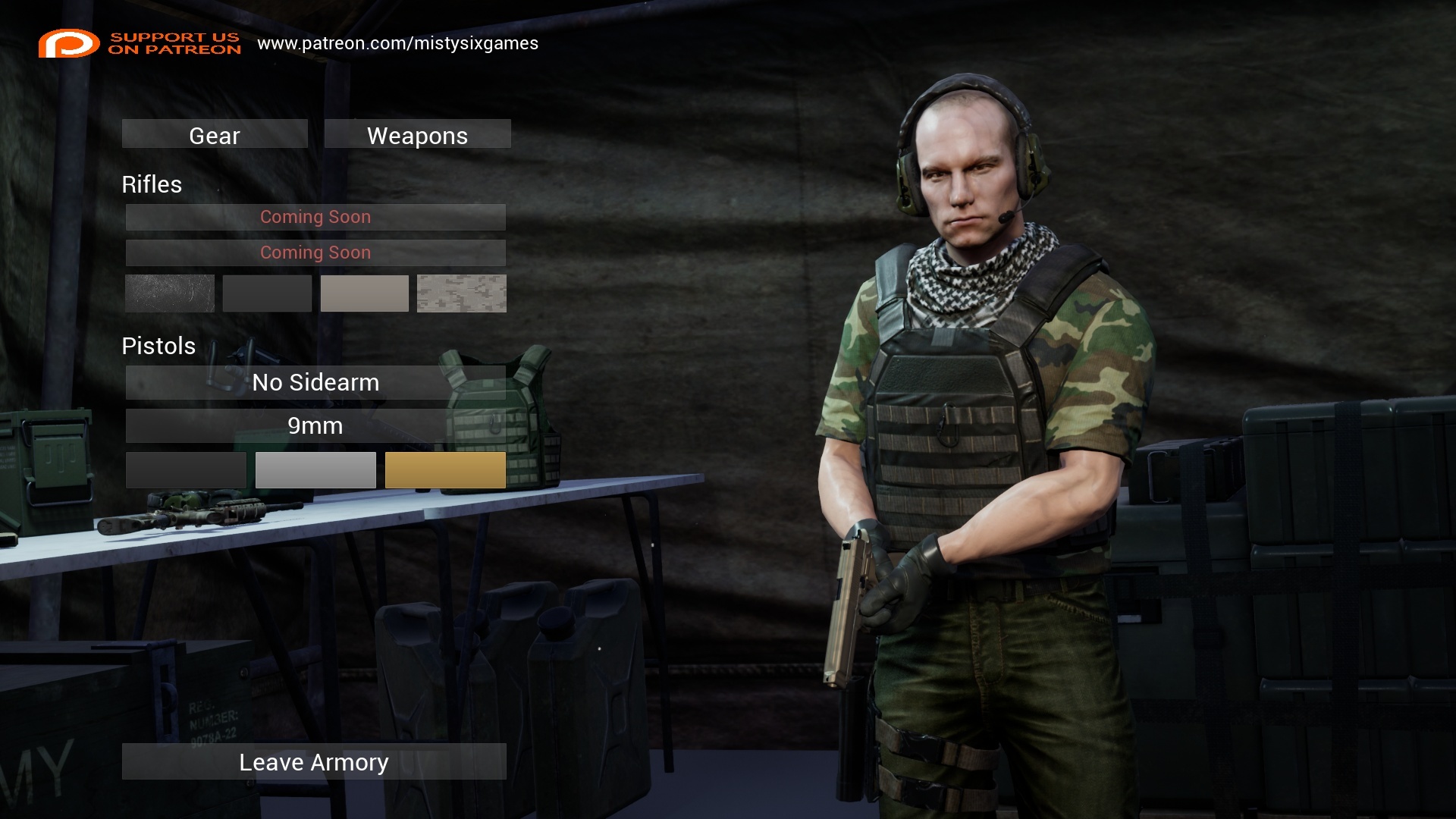
Task: Switch to the Gear tab
Action: (215, 134)
